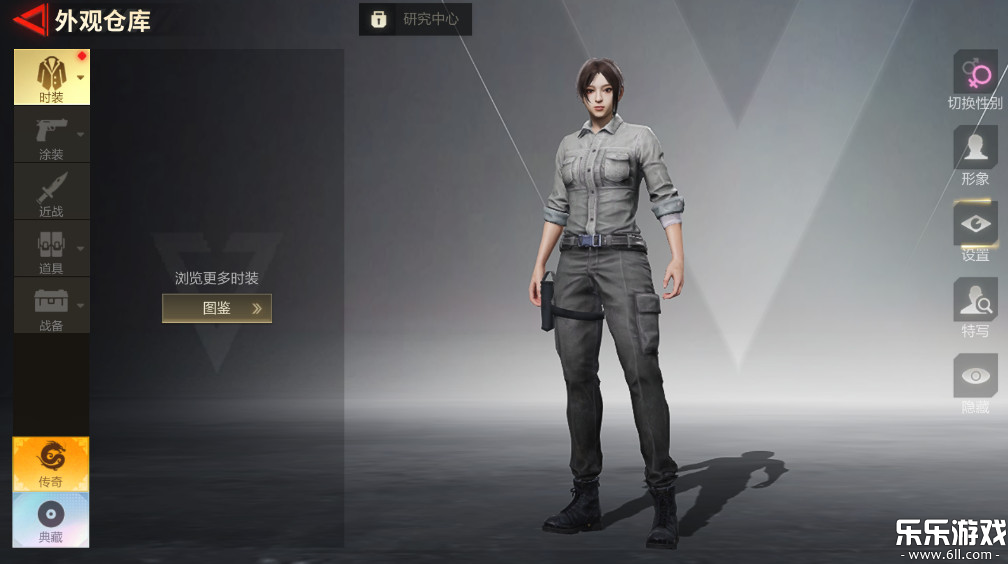The width and height of the screenshot is (1008, 564).
Task: Open the 近战 melee category
Action: (x=51, y=192)
